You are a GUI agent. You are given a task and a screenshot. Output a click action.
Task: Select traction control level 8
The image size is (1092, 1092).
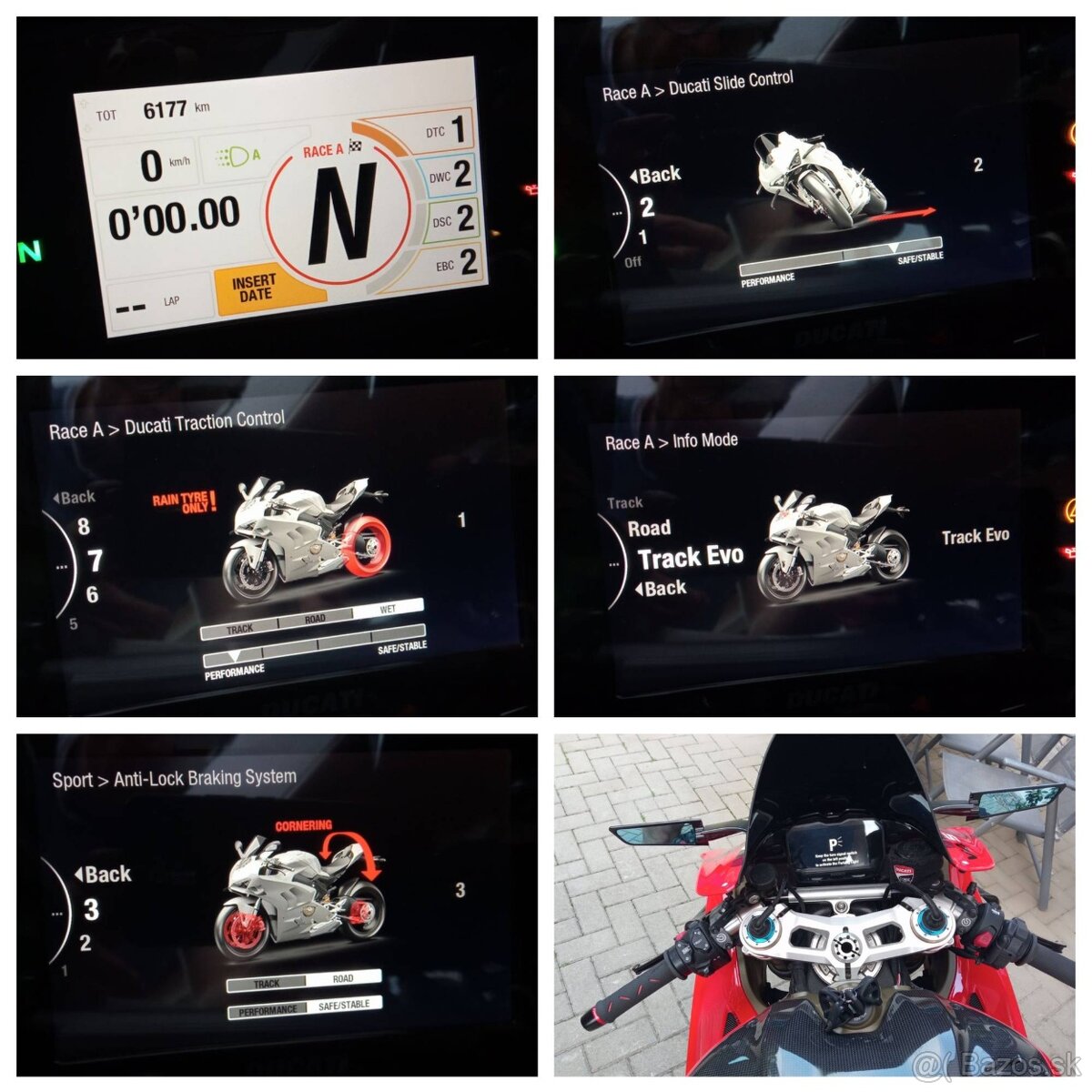point(84,527)
